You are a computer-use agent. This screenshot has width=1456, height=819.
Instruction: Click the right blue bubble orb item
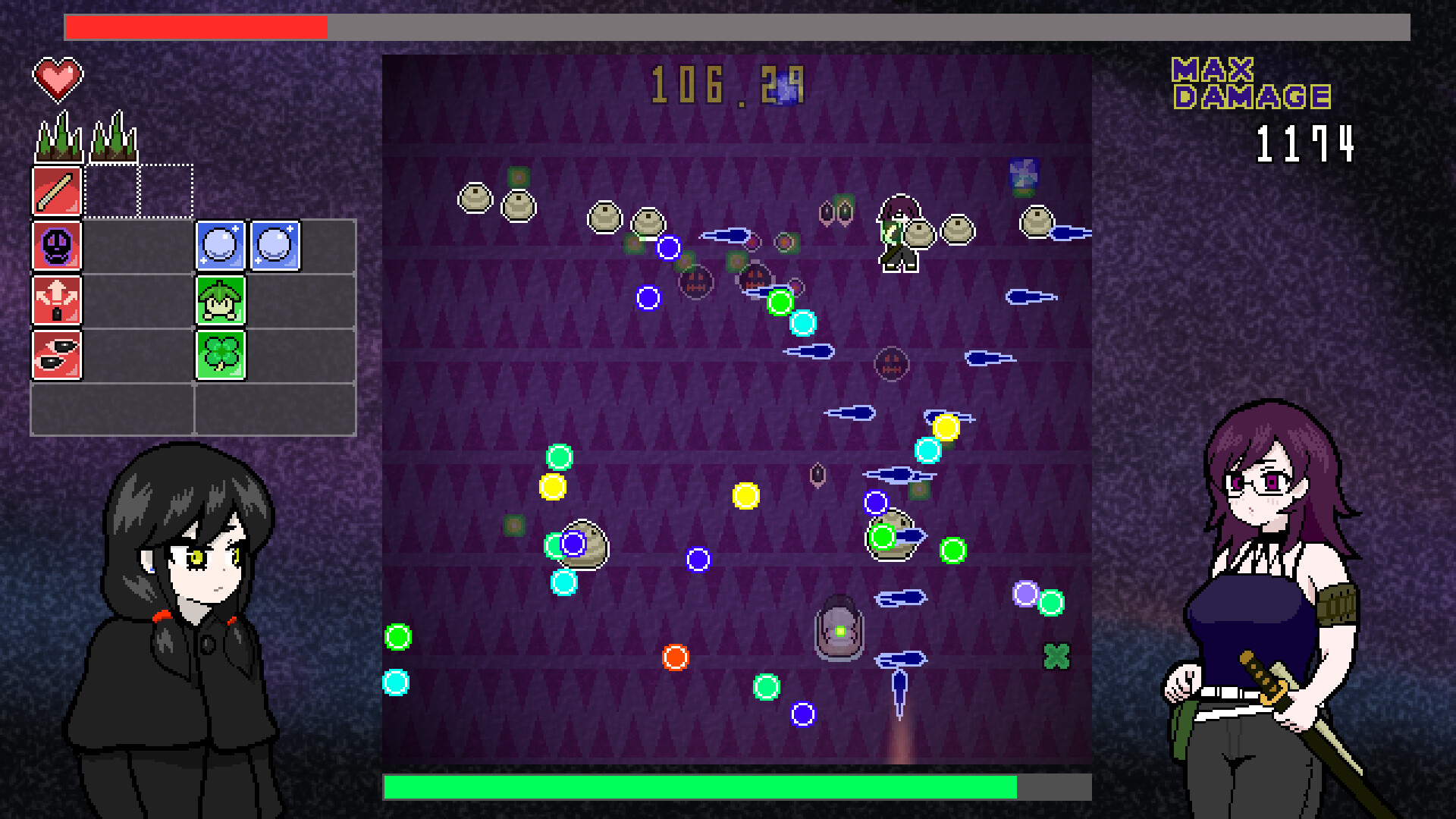click(275, 244)
